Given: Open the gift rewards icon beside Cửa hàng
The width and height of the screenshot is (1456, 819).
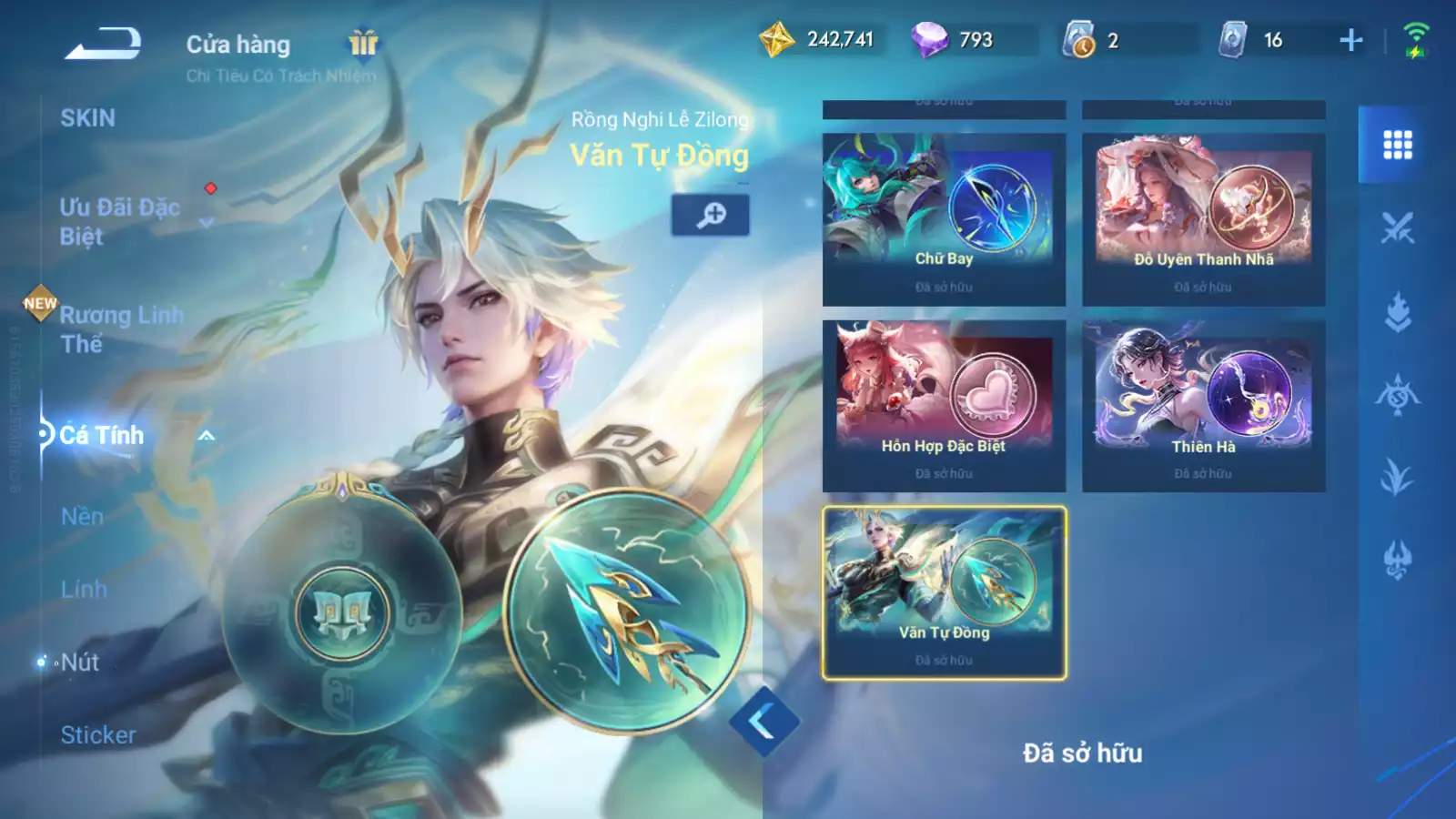Looking at the screenshot, I should click(x=362, y=44).
